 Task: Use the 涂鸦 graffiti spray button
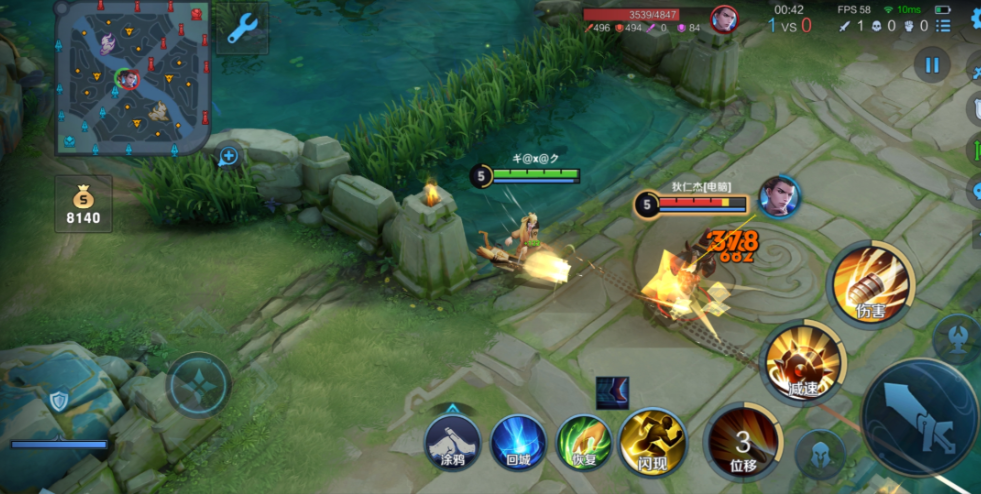[x=453, y=440]
